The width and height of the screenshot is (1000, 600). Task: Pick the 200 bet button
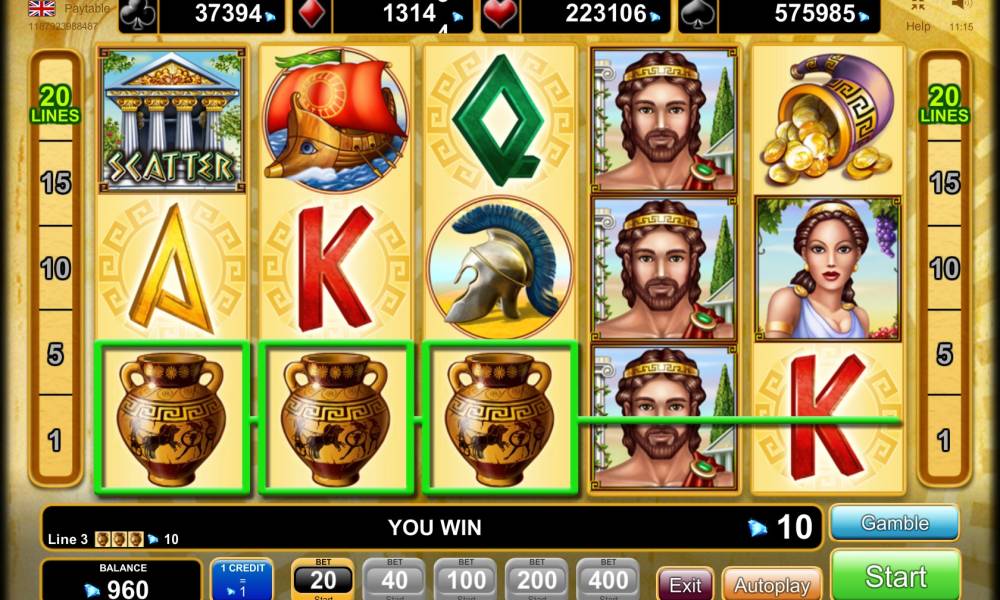537,580
